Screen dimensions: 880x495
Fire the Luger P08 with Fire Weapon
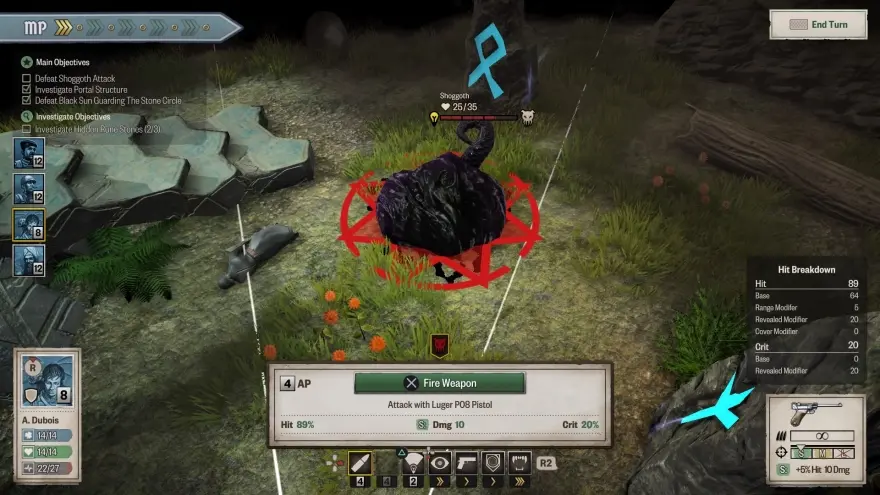(439, 383)
